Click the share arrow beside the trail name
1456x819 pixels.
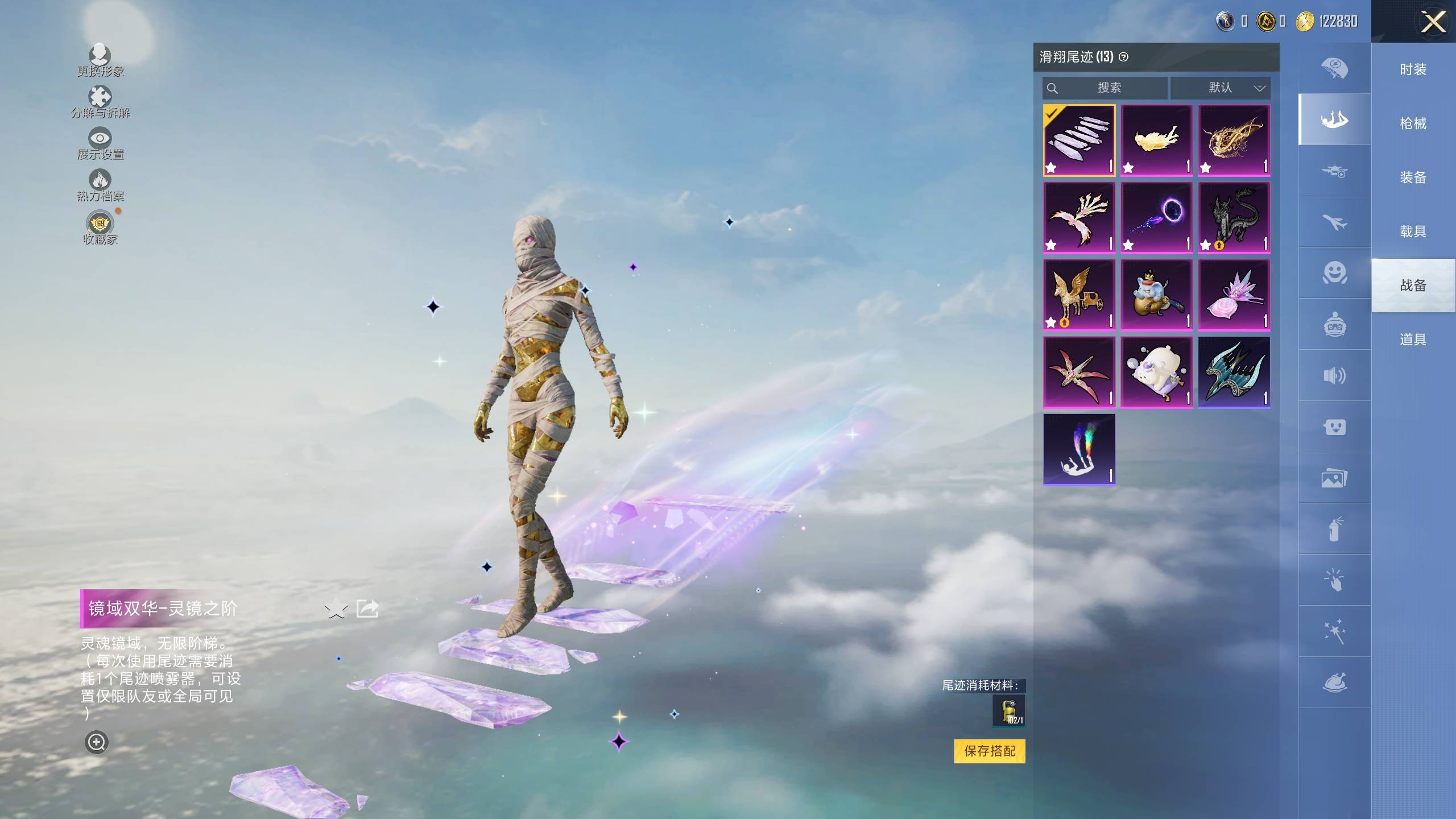[x=367, y=609]
